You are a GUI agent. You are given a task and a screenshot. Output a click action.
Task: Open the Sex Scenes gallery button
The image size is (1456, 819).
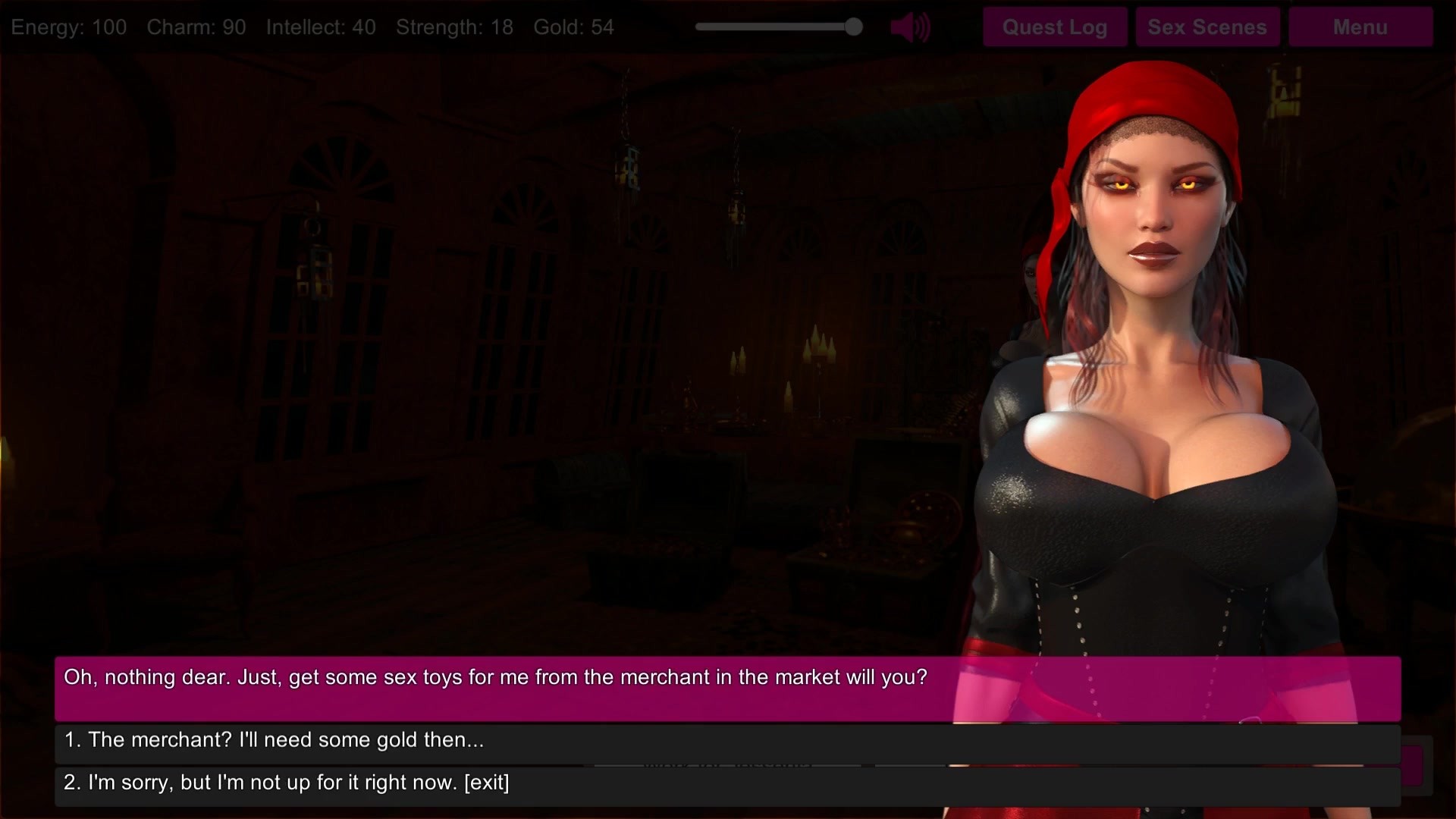click(1207, 27)
